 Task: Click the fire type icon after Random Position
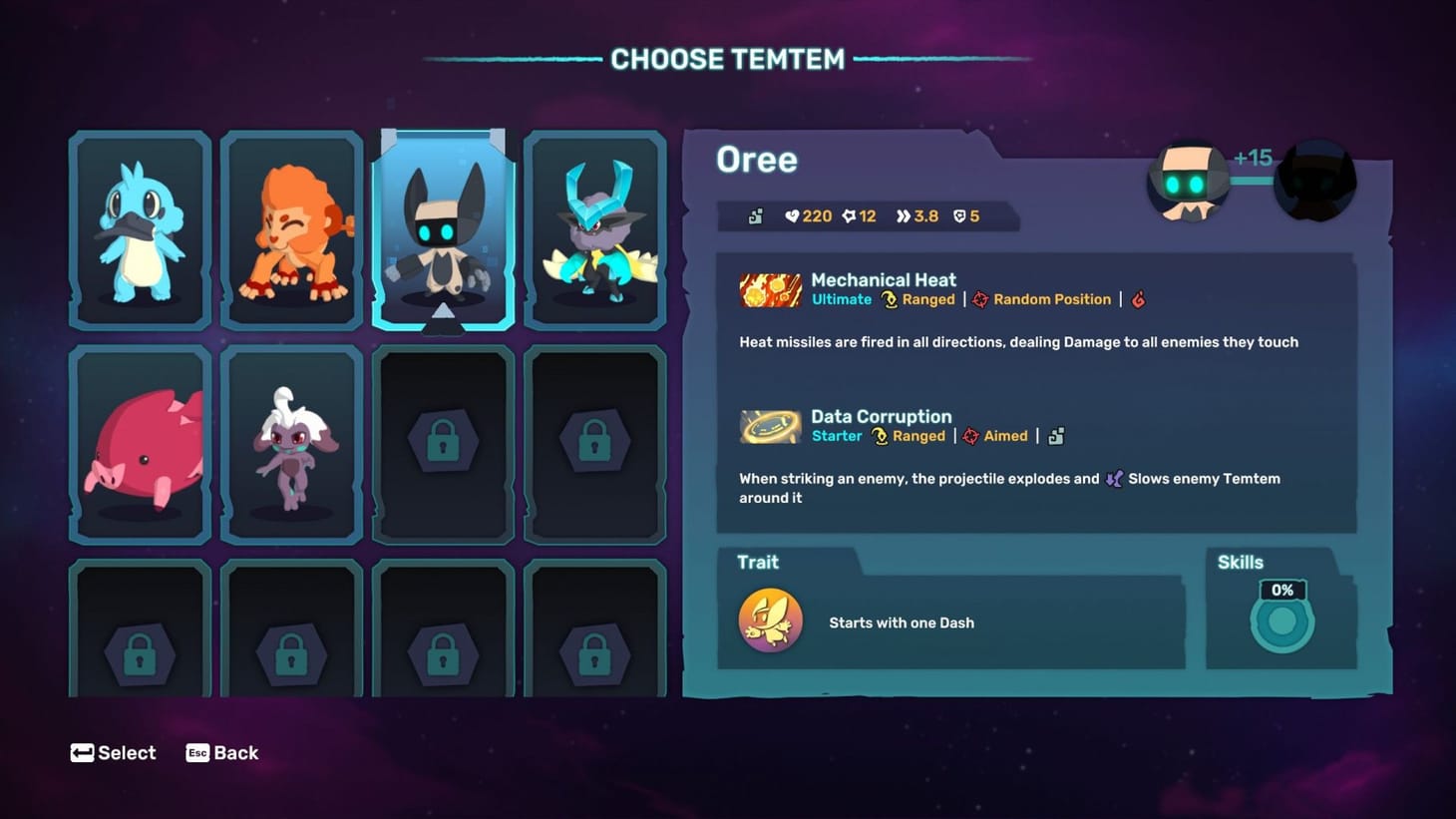click(1139, 299)
